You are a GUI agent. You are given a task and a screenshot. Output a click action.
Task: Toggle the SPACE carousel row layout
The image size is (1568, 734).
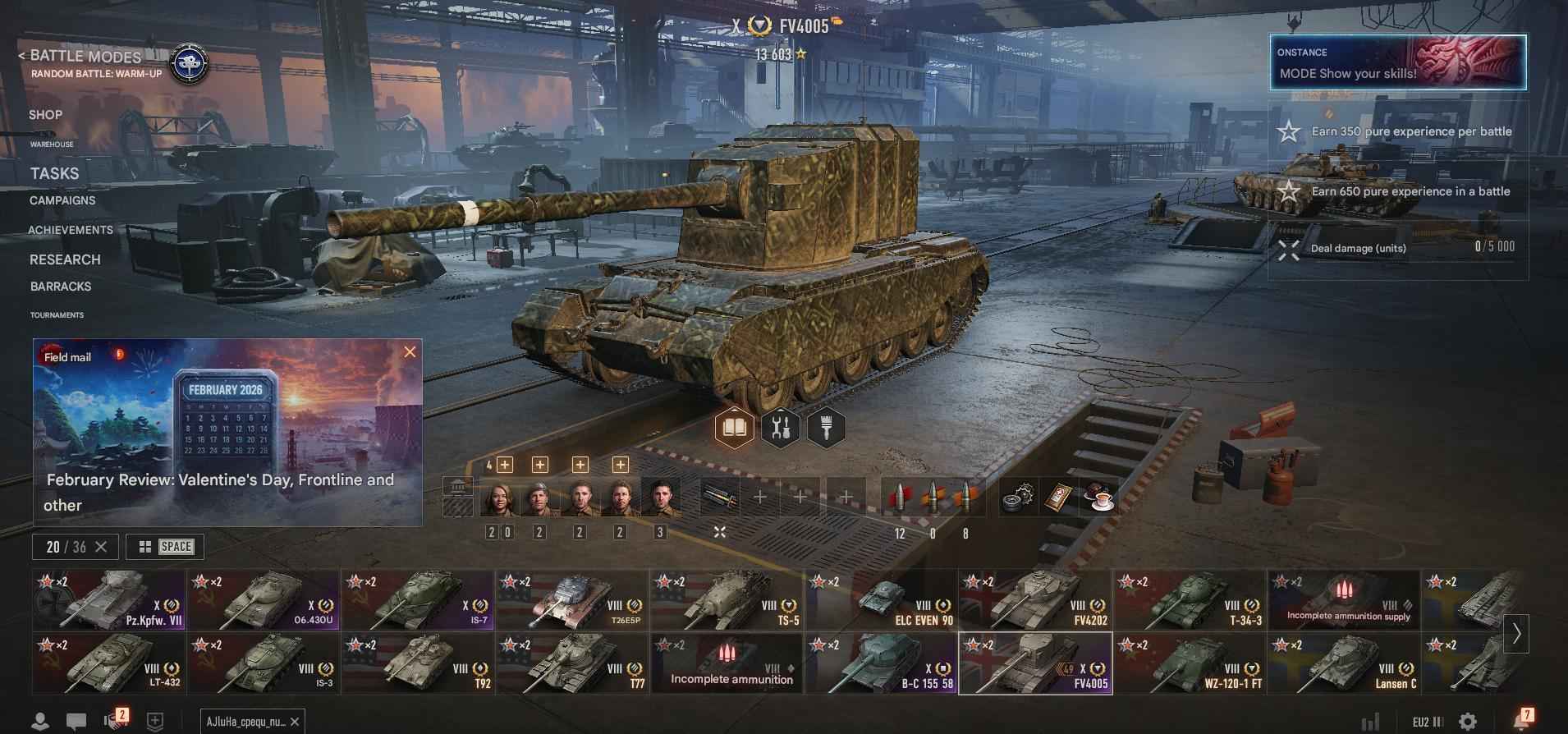(x=163, y=546)
